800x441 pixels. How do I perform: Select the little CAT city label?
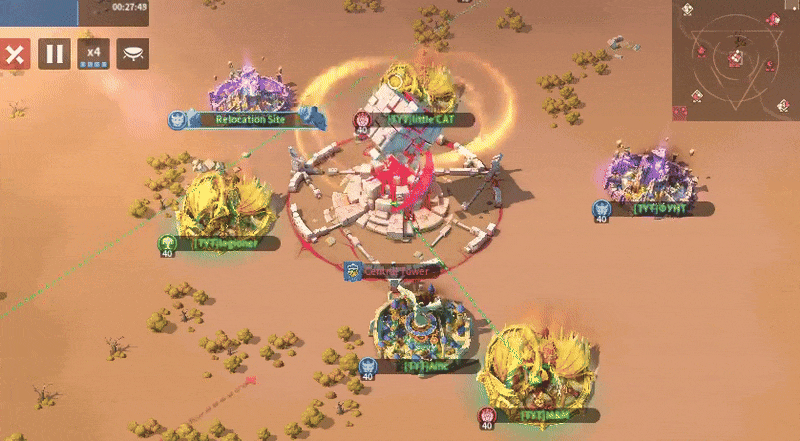click(x=418, y=120)
